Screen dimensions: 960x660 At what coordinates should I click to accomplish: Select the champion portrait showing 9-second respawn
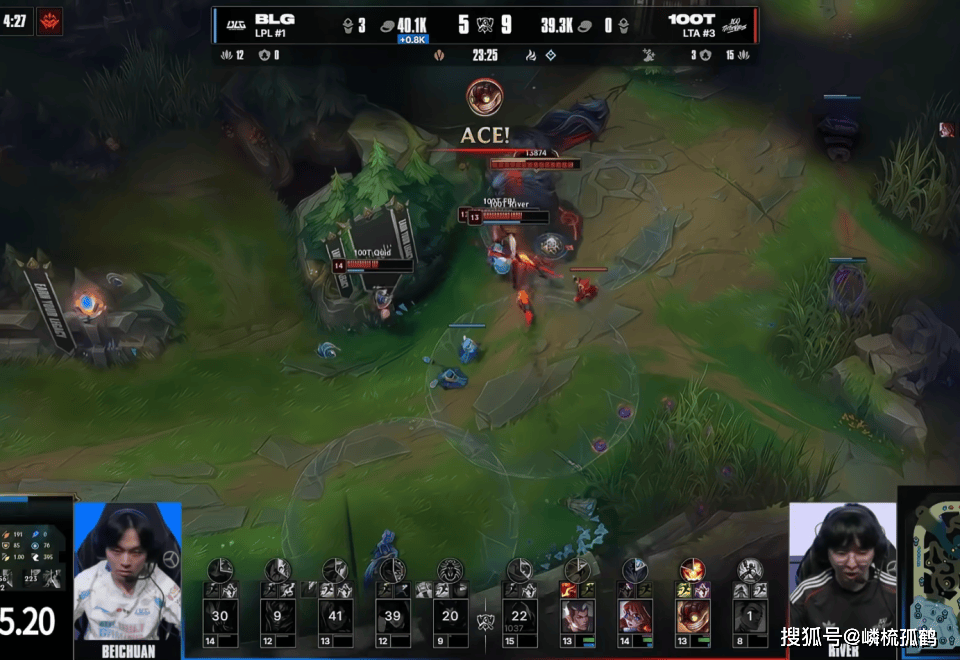point(277,616)
